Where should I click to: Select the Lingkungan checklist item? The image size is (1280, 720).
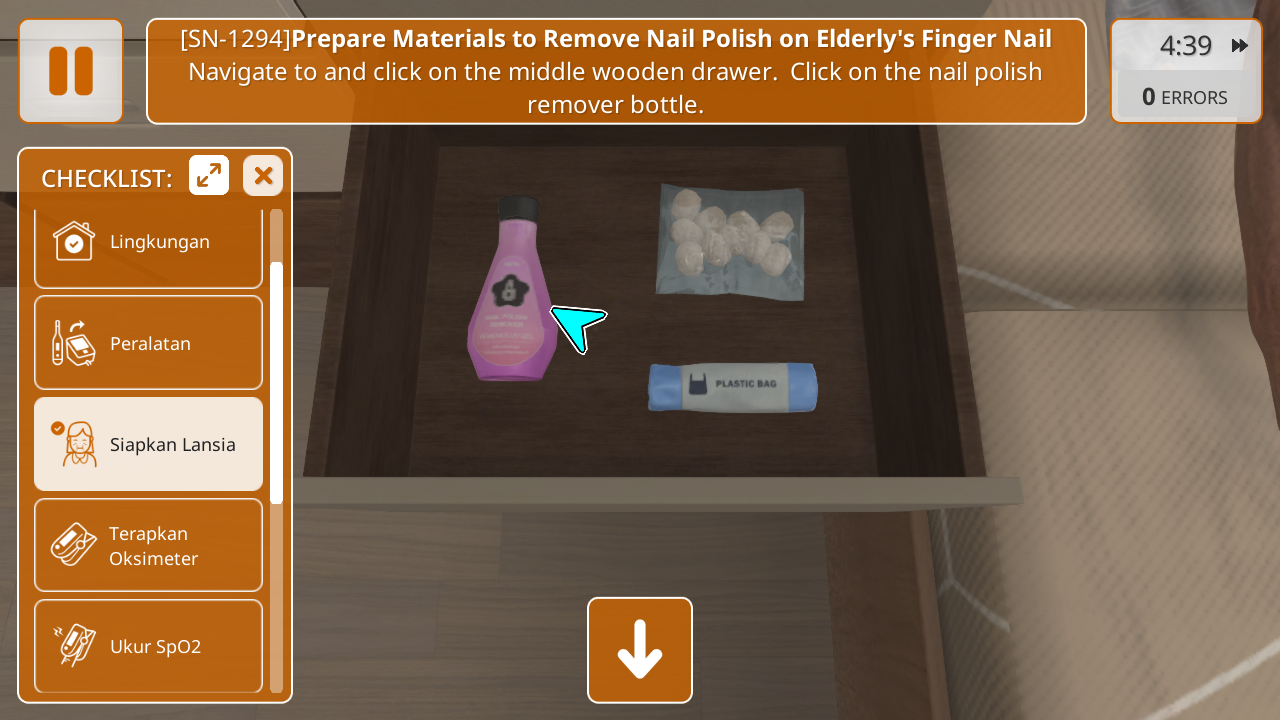pos(148,242)
